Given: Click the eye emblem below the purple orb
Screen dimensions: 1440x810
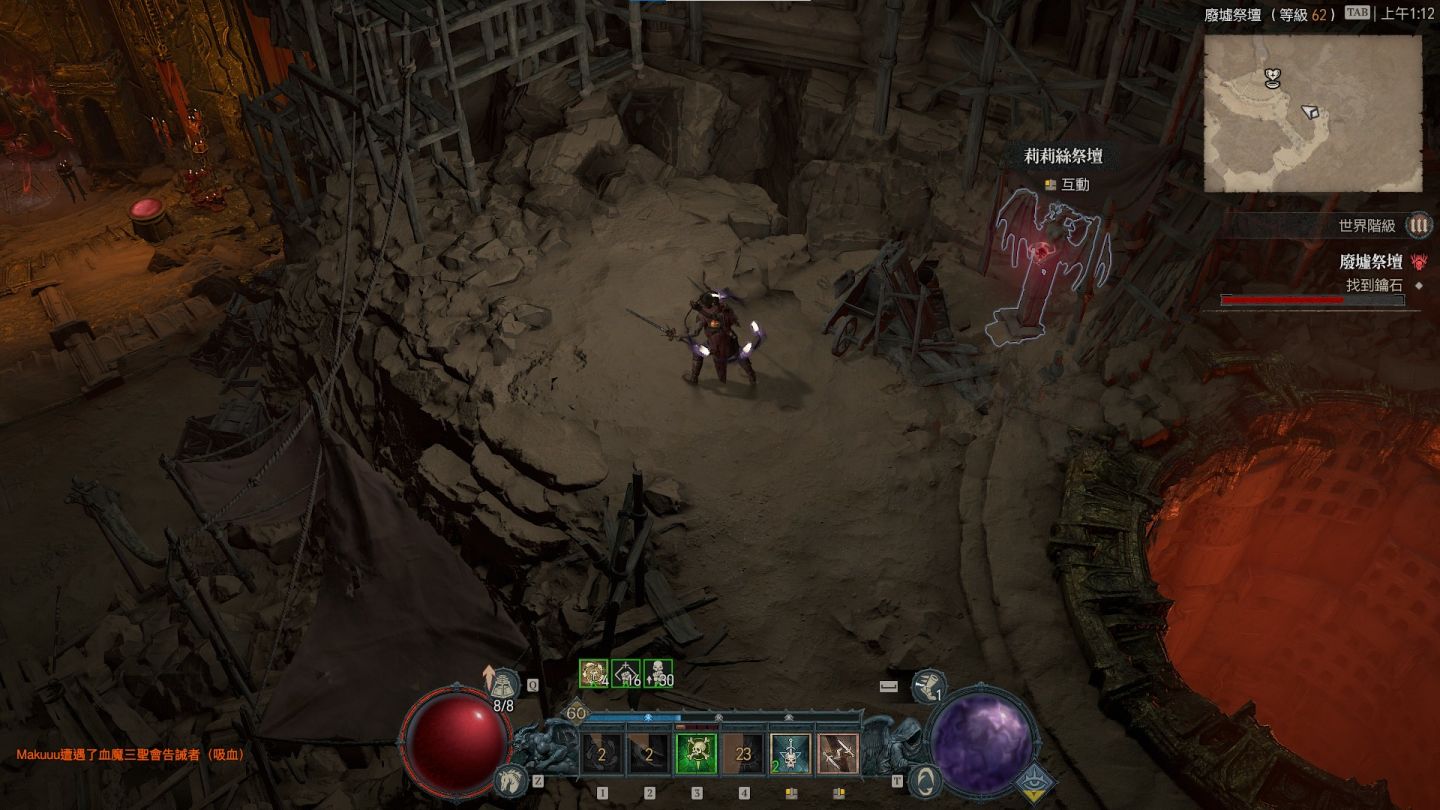Looking at the screenshot, I should 1035,786.
